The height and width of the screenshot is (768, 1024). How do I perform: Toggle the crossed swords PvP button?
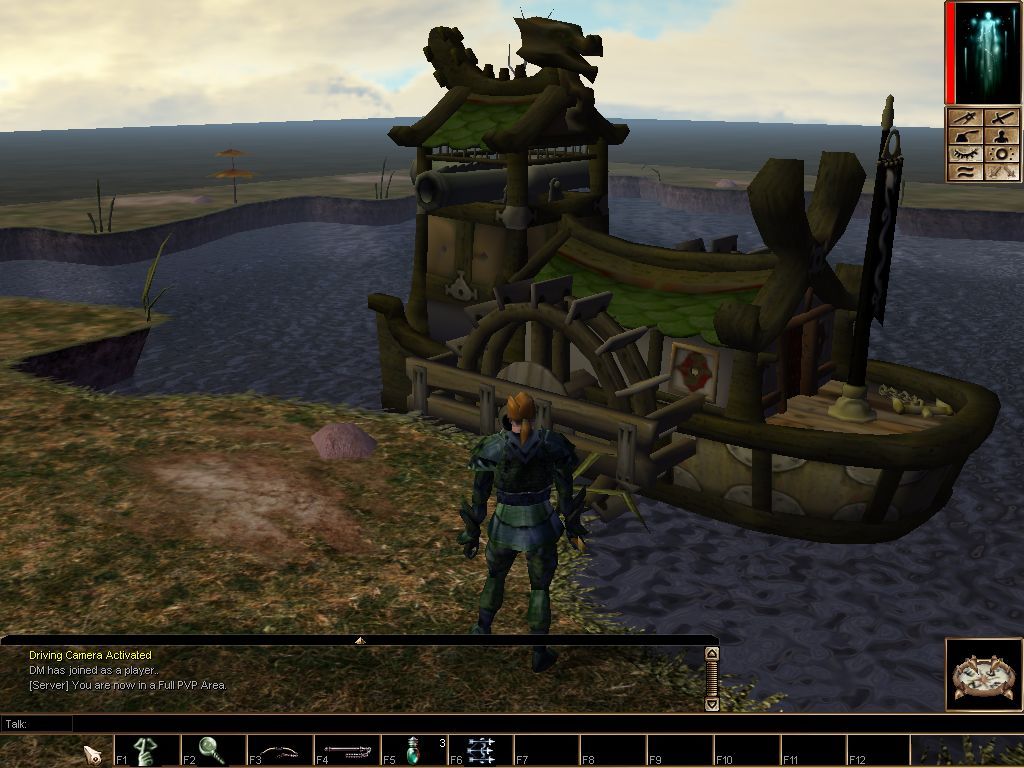point(1001,172)
